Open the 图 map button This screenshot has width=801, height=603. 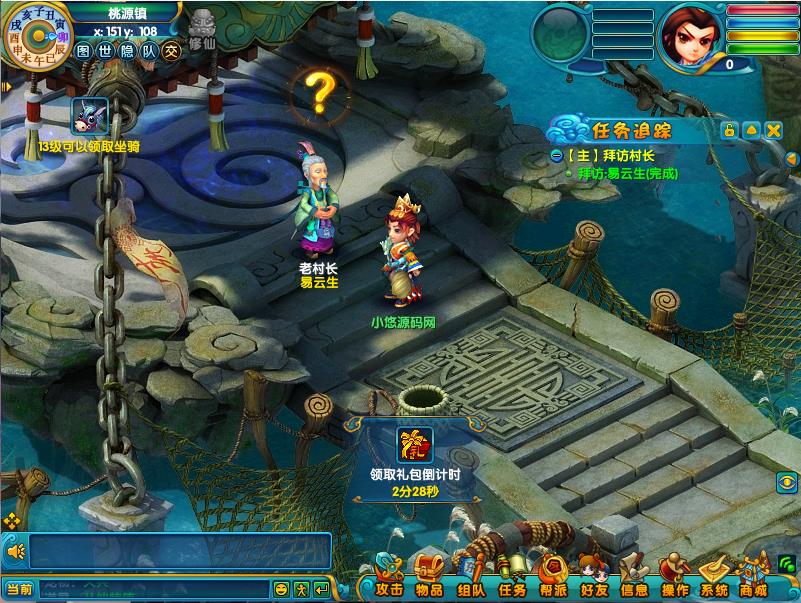(84, 51)
